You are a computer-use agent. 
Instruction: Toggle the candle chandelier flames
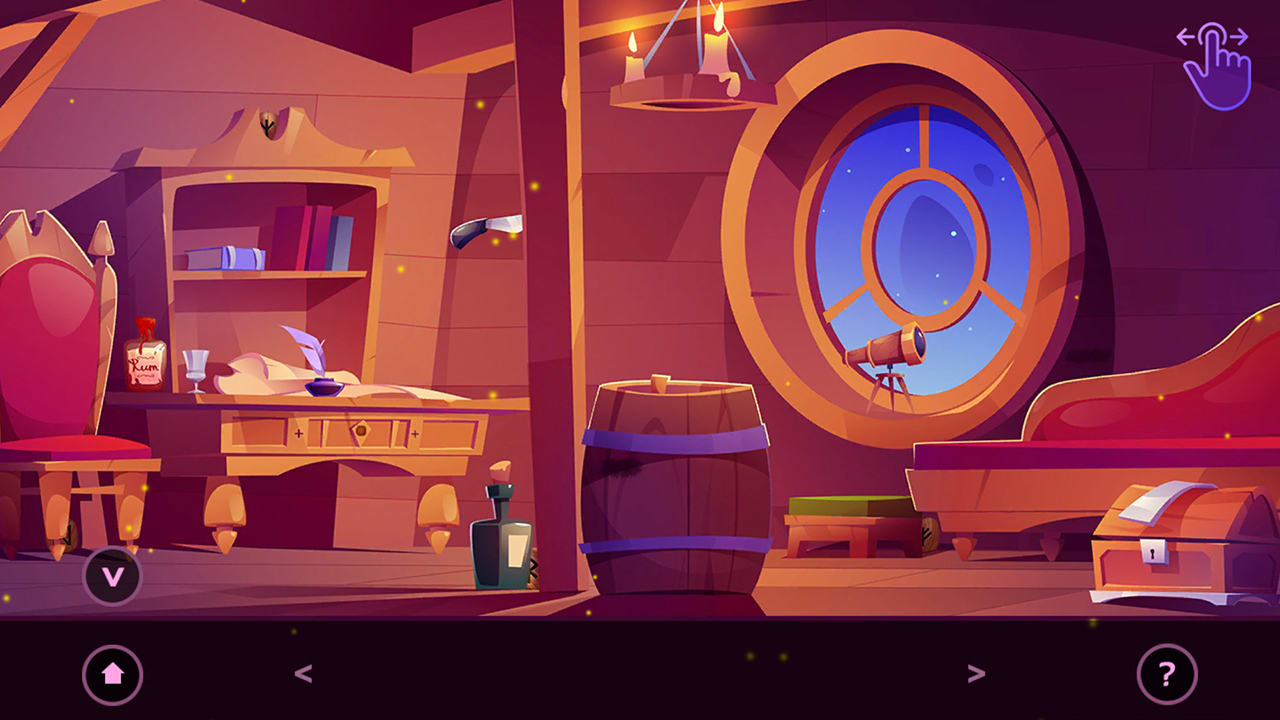coord(680,60)
